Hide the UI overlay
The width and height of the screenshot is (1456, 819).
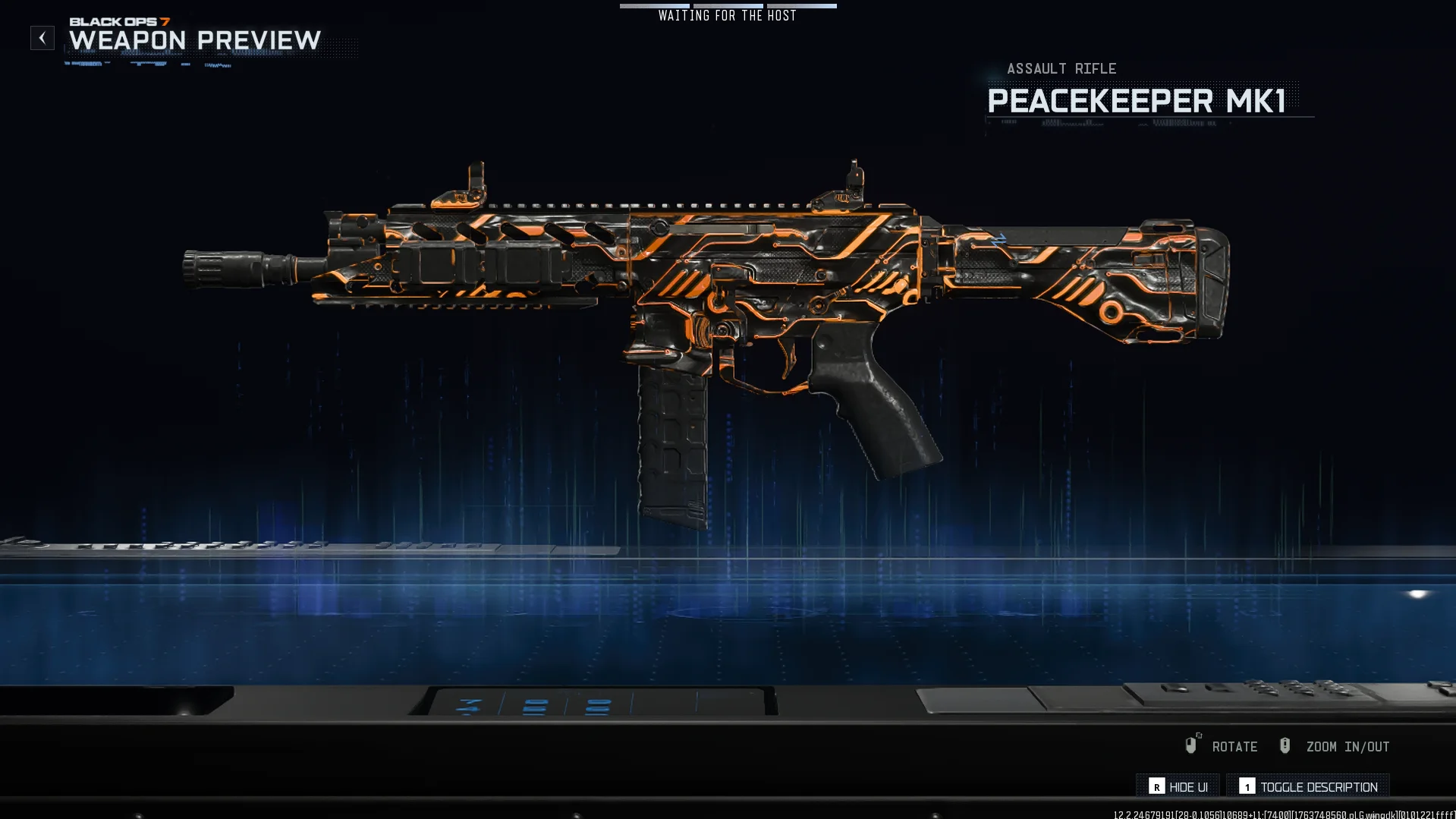click(1178, 787)
